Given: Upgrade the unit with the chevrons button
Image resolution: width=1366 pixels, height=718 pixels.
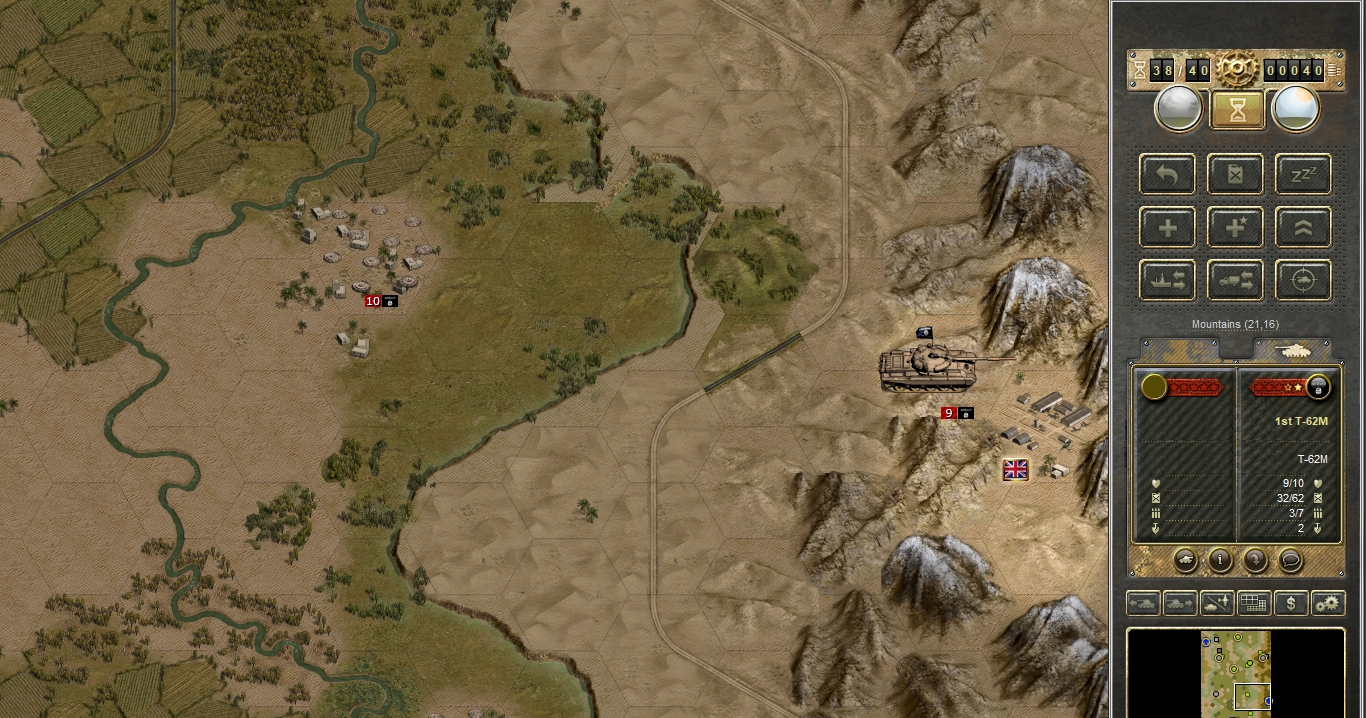Looking at the screenshot, I should click(1303, 227).
